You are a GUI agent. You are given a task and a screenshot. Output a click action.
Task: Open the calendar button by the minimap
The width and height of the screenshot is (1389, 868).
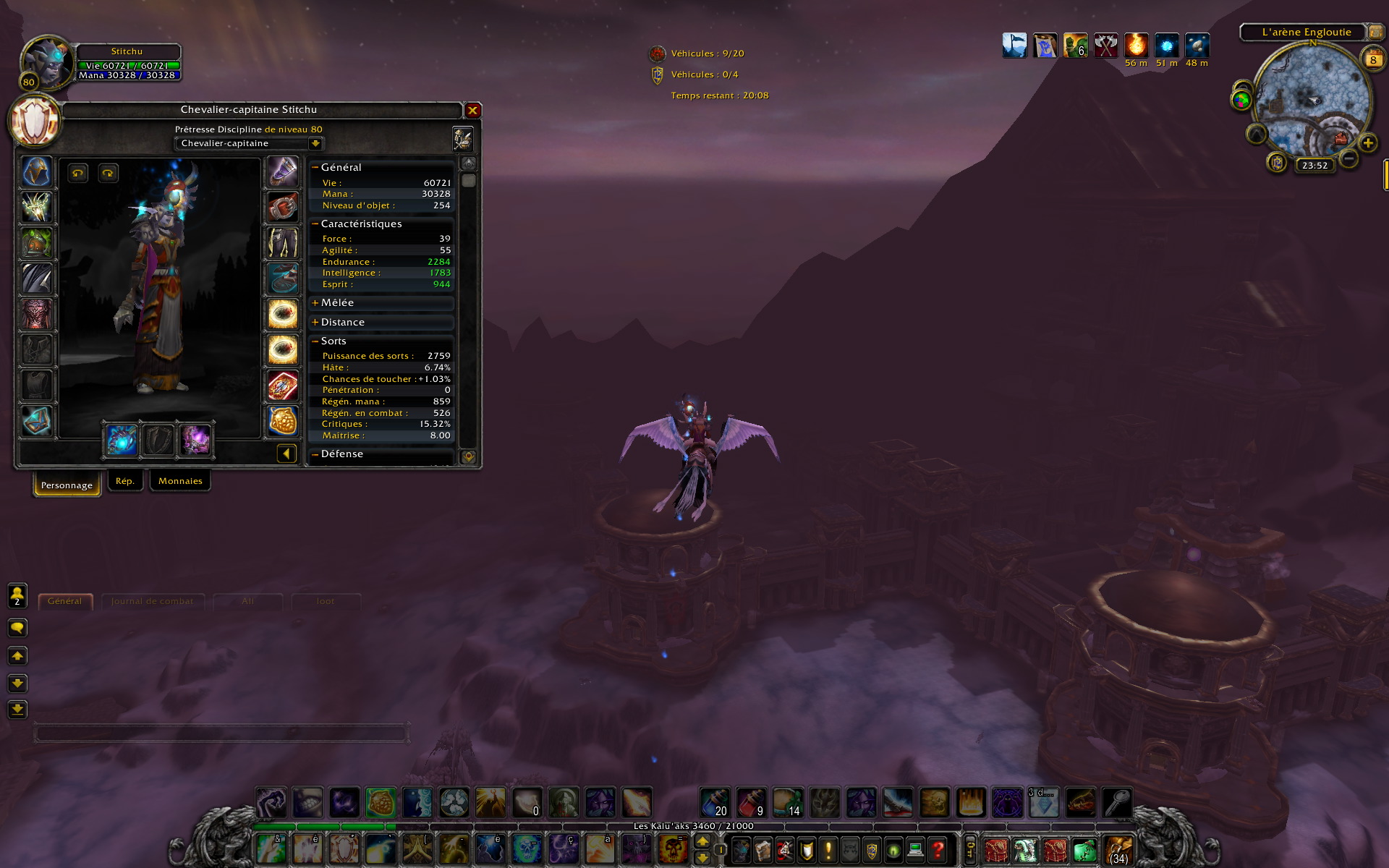(x=1372, y=60)
